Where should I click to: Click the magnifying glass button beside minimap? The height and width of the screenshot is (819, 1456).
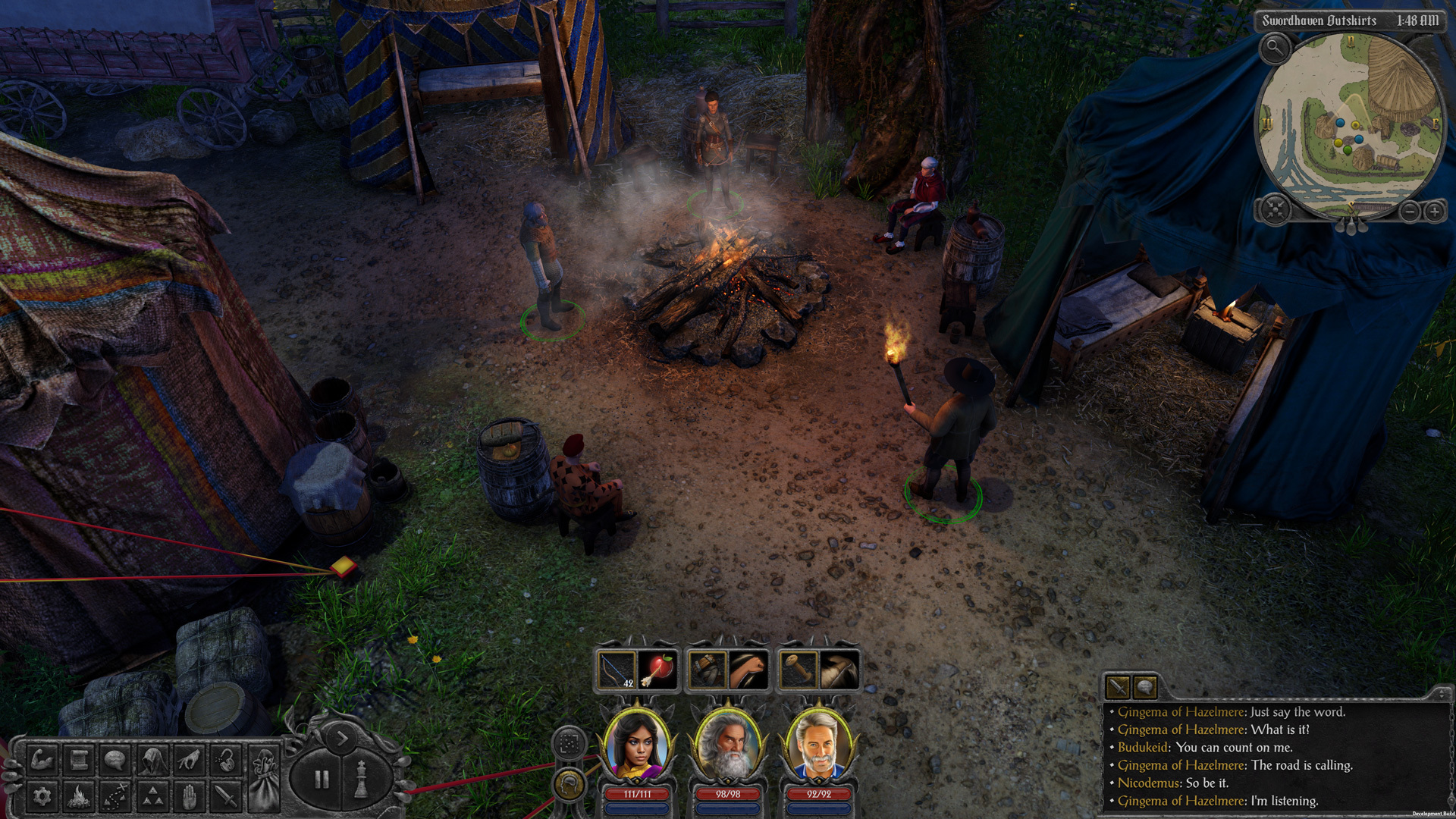pos(1276,49)
